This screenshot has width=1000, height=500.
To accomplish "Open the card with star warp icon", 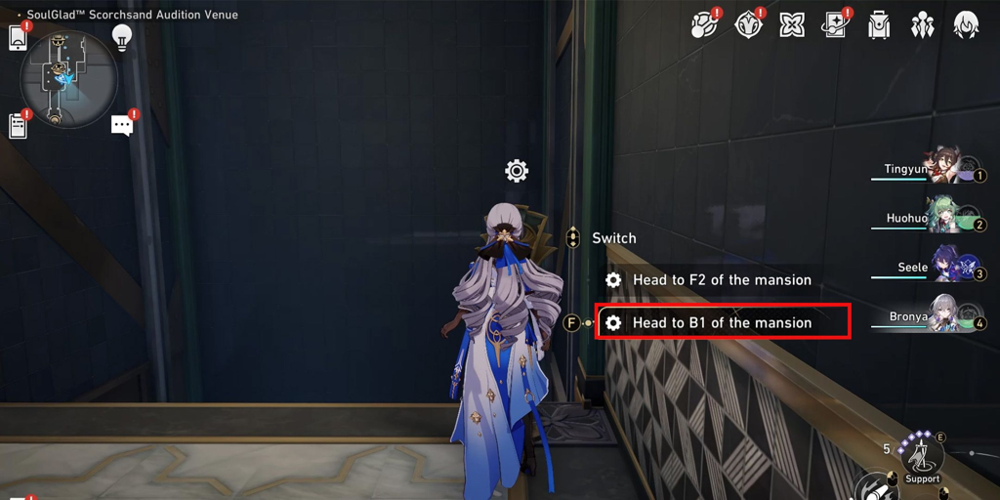I will pos(835,25).
